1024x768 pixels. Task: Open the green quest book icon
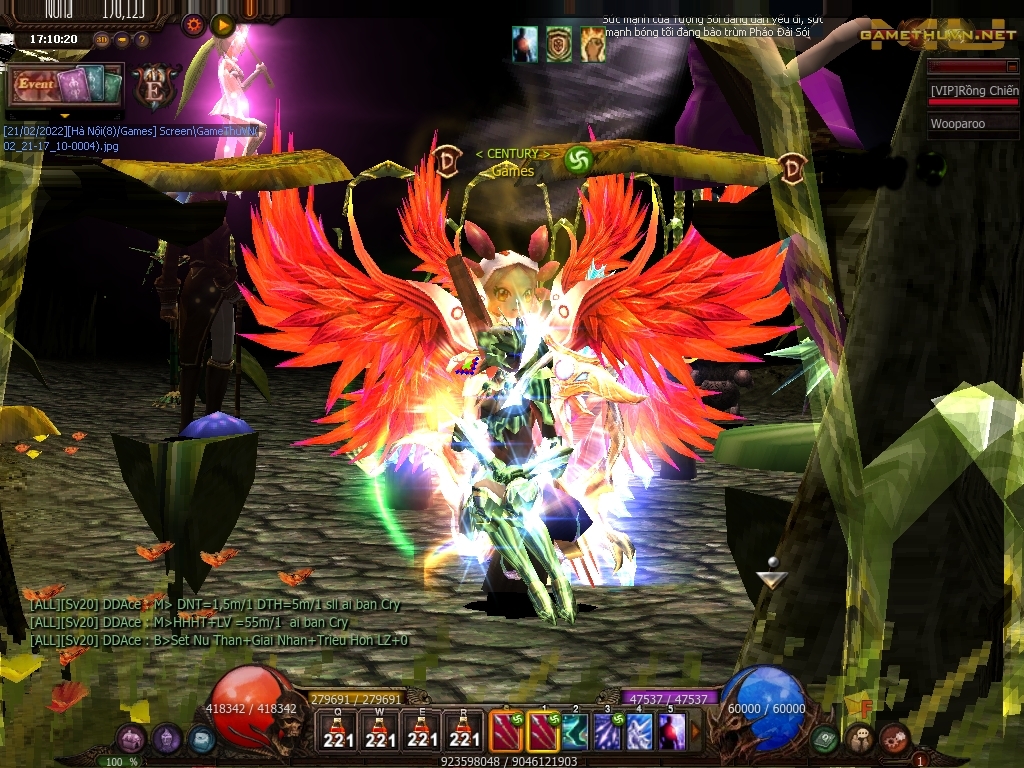pyautogui.click(x=825, y=739)
